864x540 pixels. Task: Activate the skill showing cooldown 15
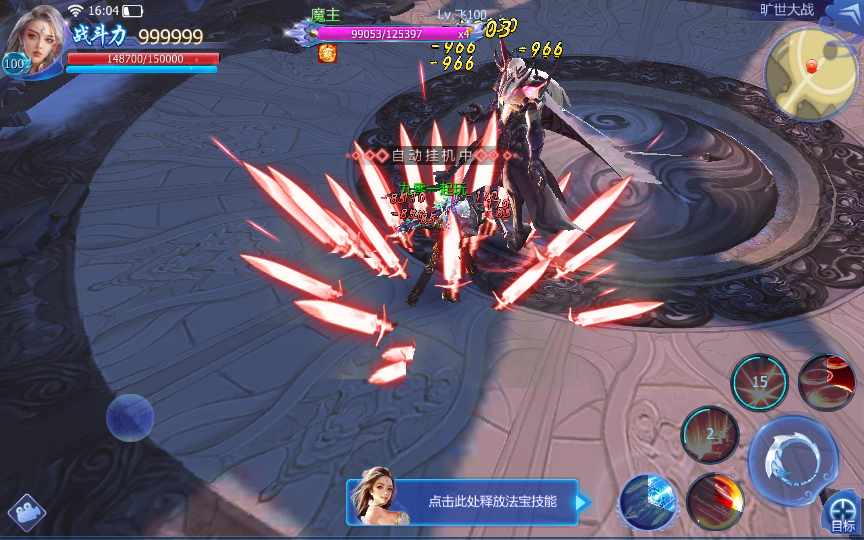[x=760, y=381]
